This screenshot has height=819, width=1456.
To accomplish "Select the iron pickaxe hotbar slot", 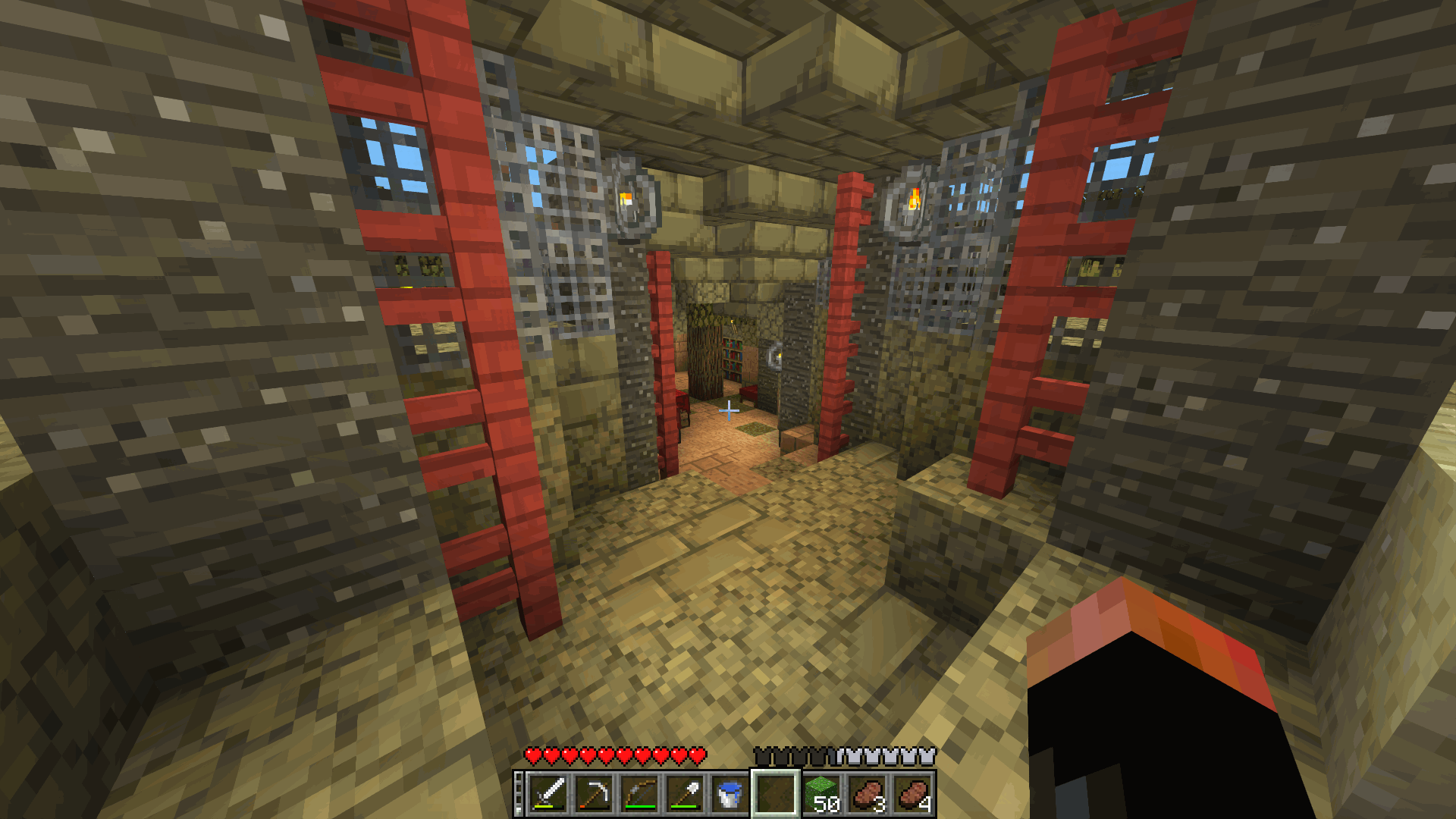I will click(594, 794).
